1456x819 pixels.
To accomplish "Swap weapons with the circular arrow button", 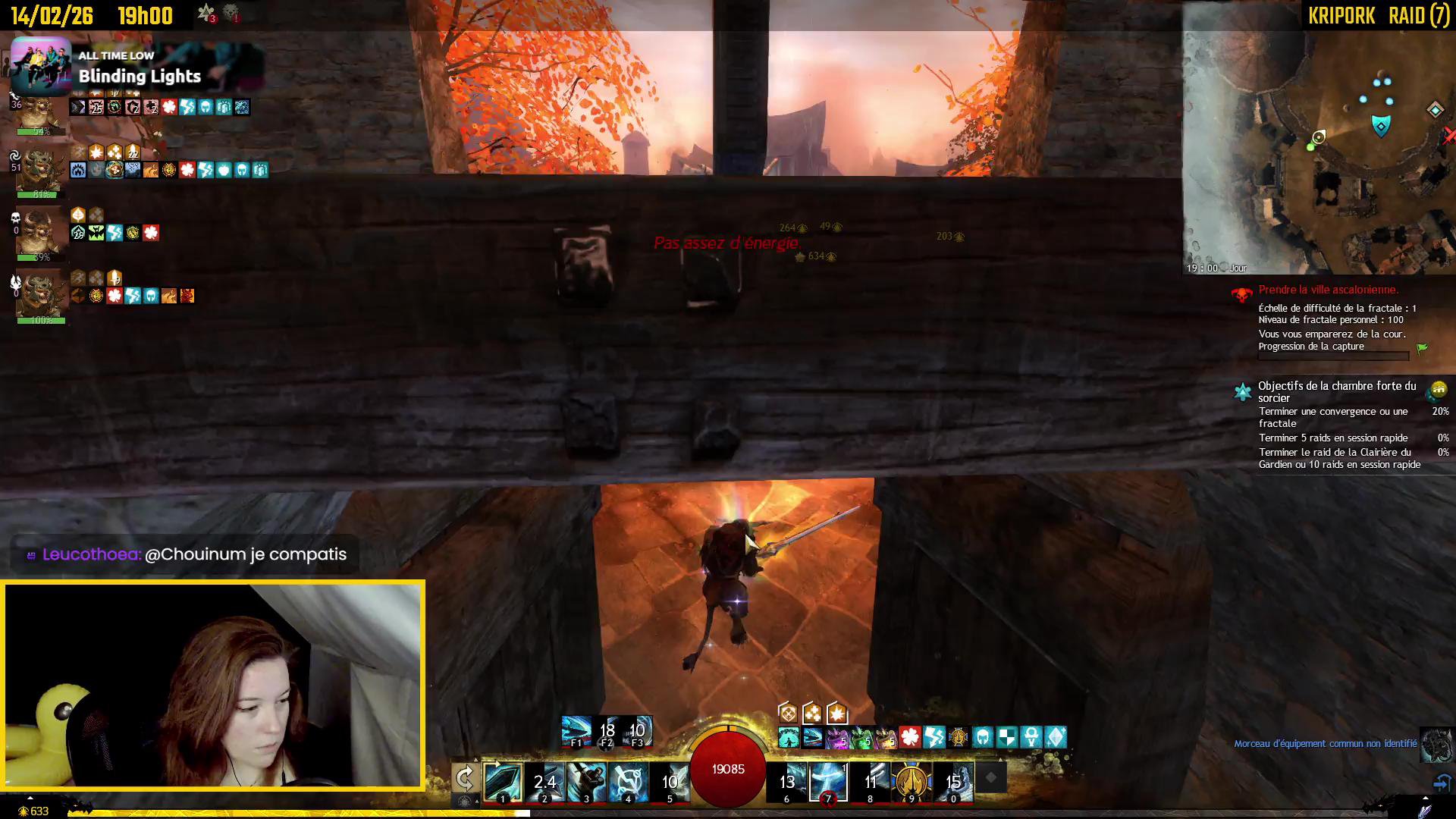I will tap(465, 778).
